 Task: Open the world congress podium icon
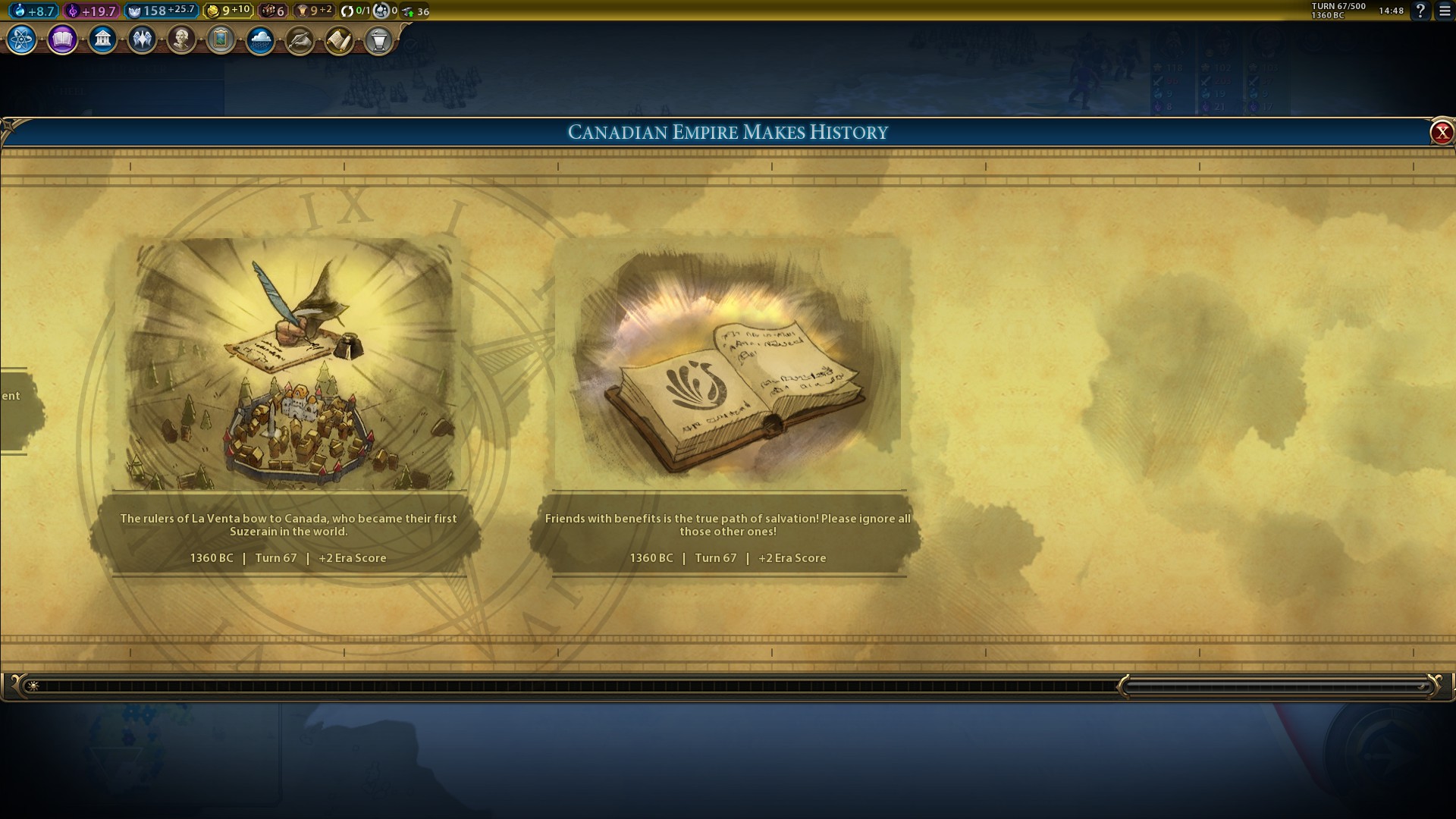click(378, 39)
